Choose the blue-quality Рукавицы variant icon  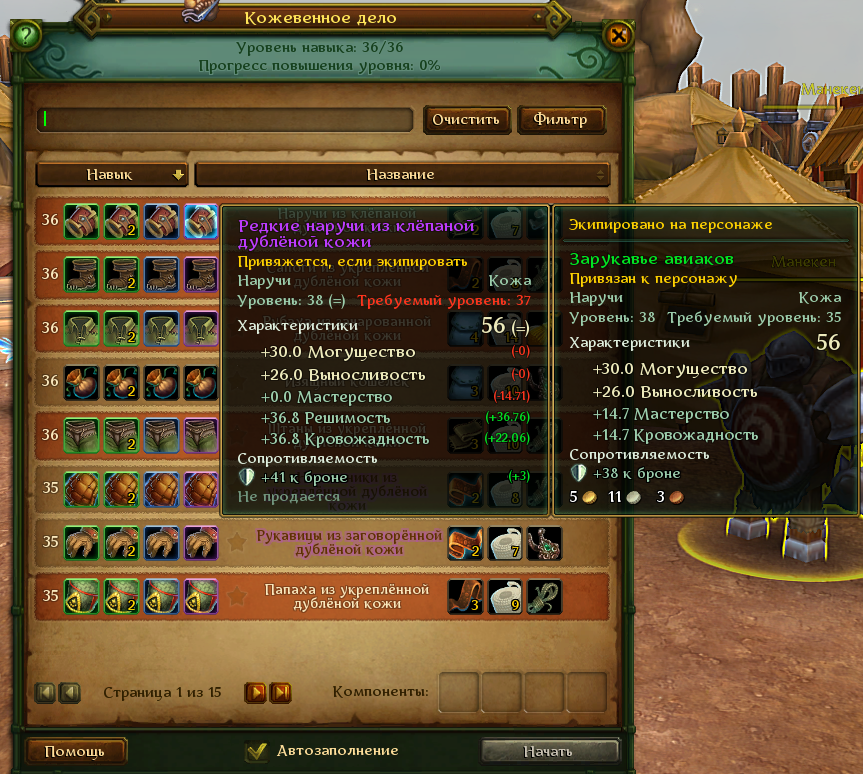[161, 543]
